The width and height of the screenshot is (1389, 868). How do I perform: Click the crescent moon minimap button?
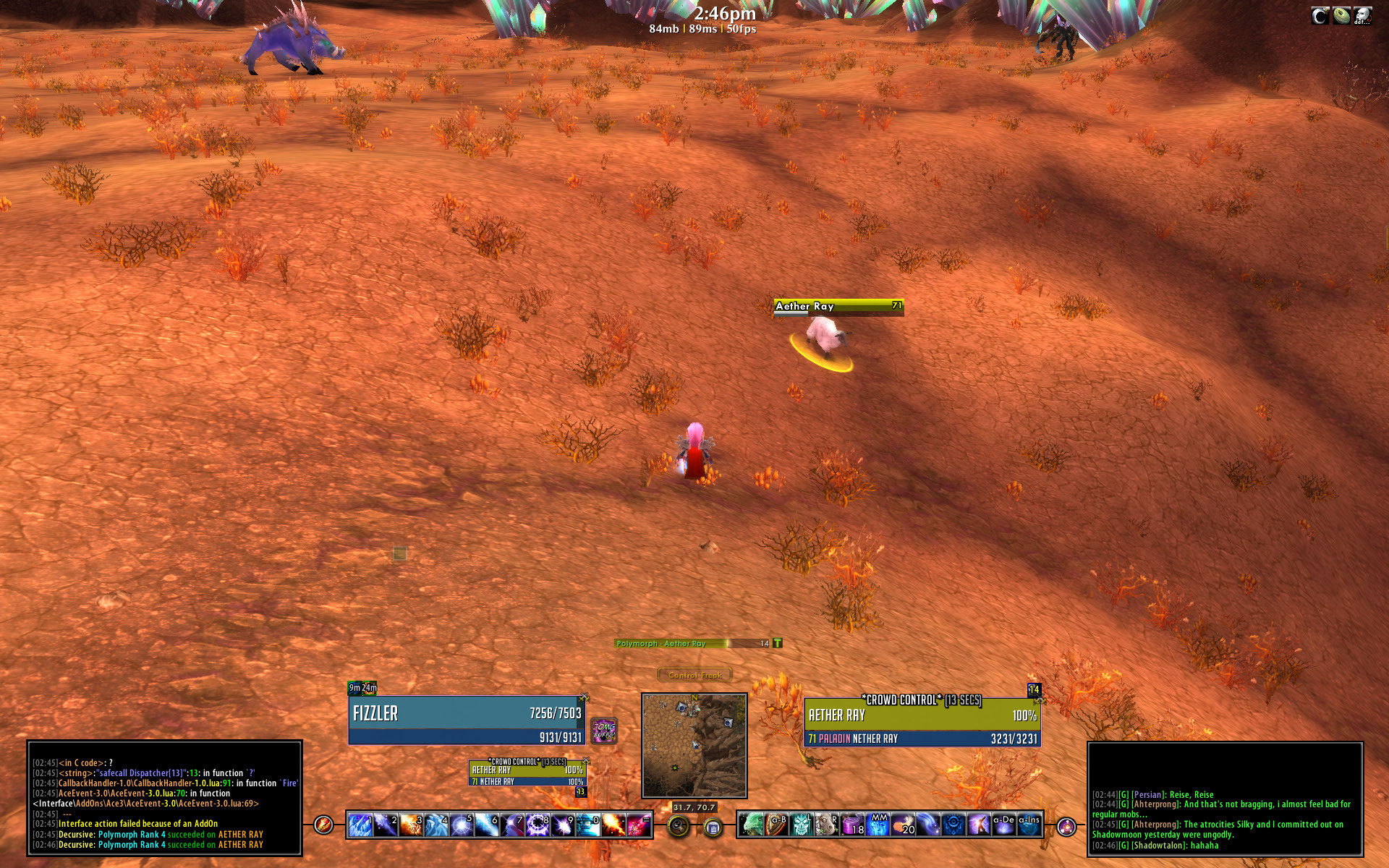pos(1320,16)
